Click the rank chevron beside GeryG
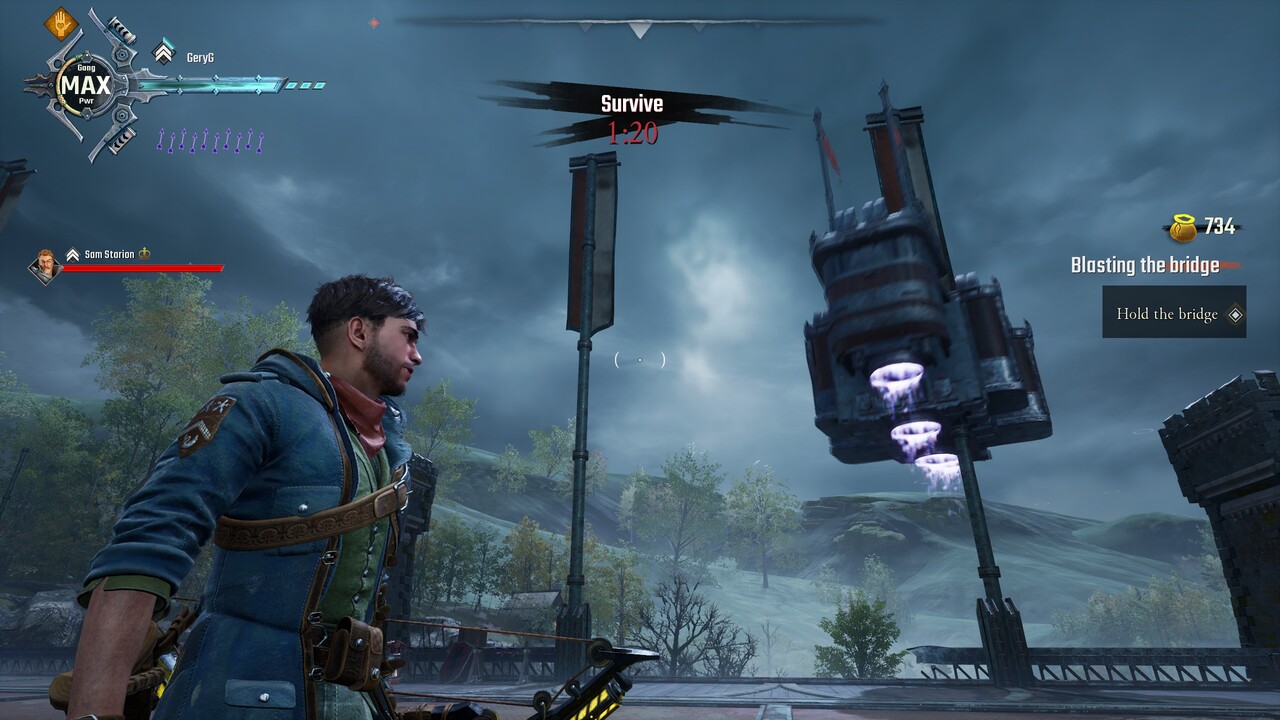This screenshot has width=1280, height=720. [x=163, y=52]
